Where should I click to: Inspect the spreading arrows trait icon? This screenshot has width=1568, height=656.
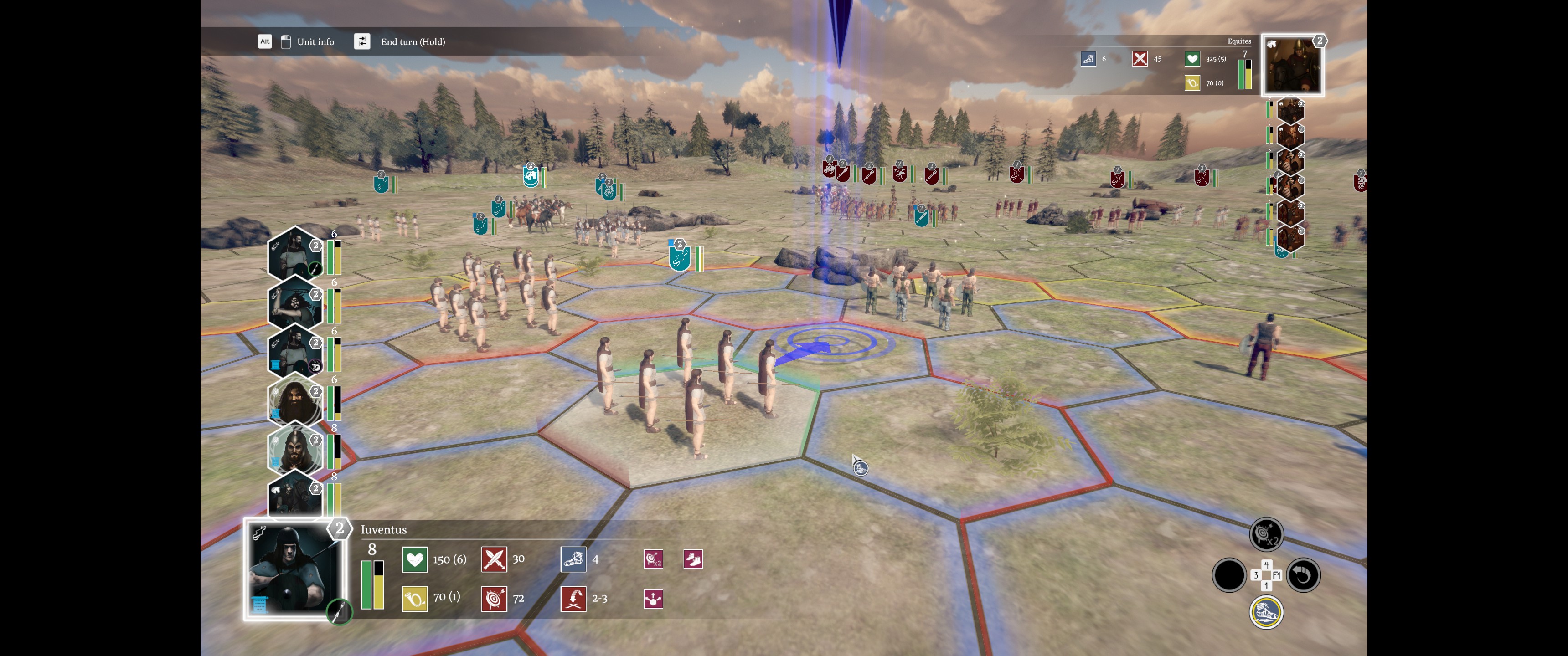(x=653, y=599)
